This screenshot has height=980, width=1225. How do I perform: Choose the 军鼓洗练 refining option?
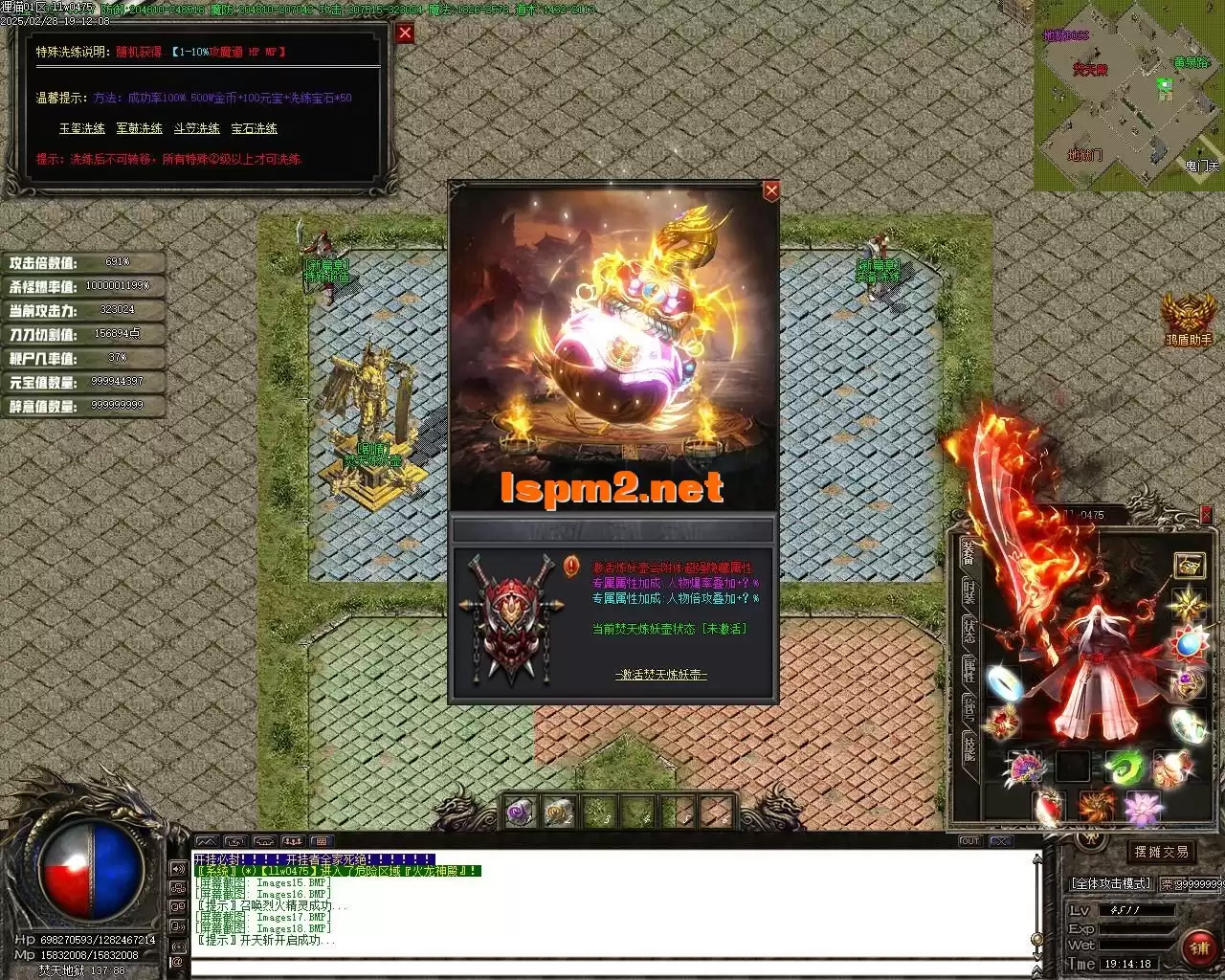[x=140, y=128]
